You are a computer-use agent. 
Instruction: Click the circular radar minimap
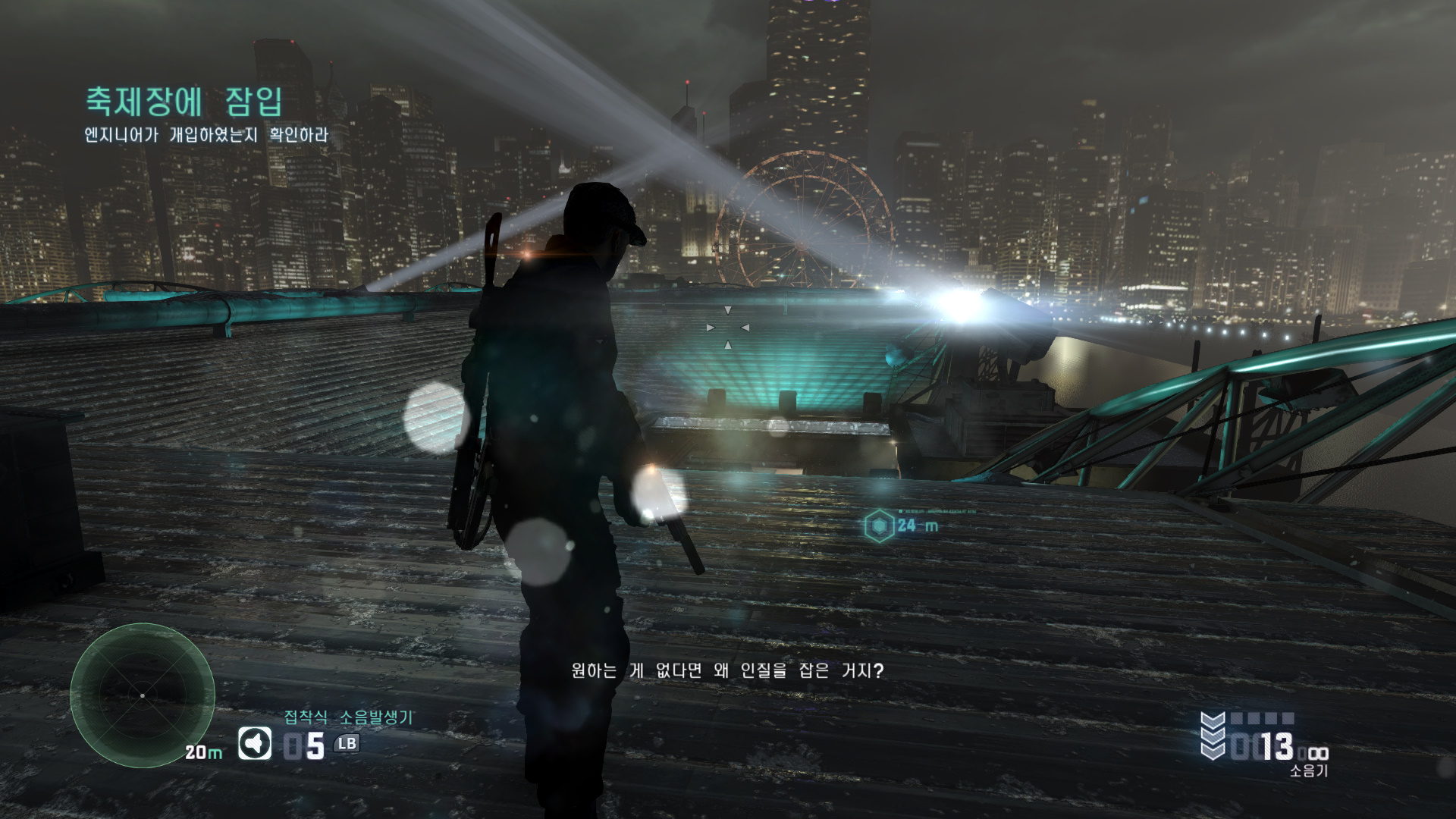(x=143, y=695)
